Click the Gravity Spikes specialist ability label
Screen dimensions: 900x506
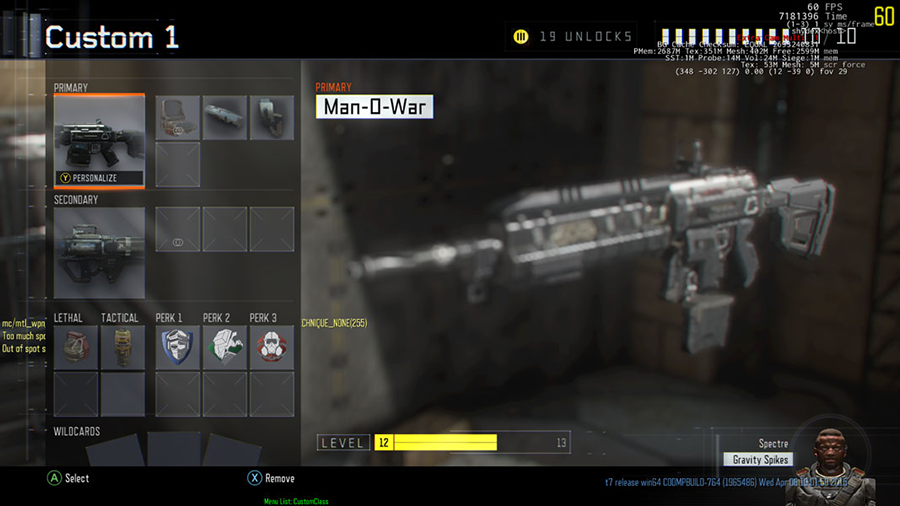[x=758, y=460]
